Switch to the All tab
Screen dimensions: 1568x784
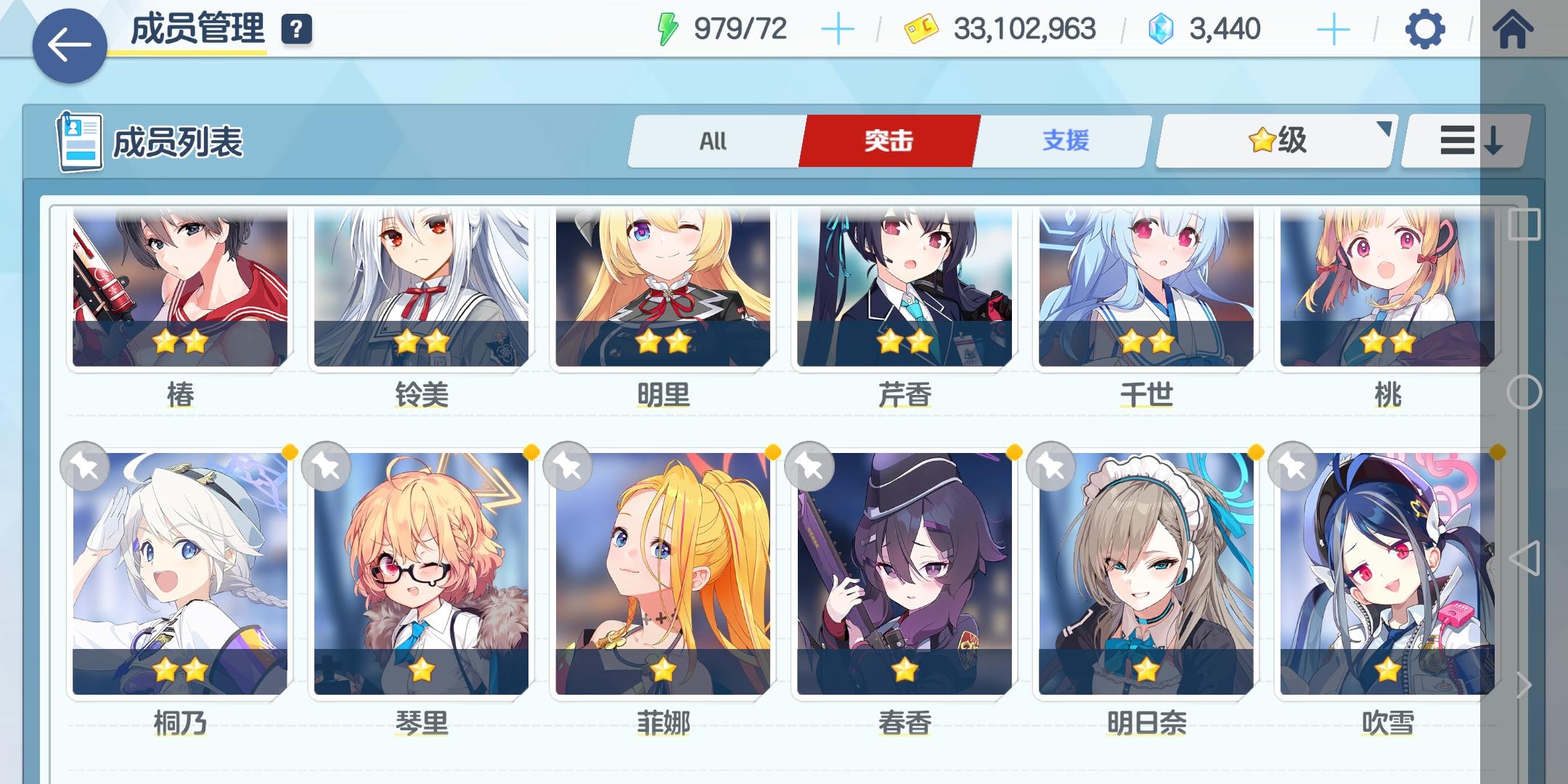pyautogui.click(x=715, y=141)
